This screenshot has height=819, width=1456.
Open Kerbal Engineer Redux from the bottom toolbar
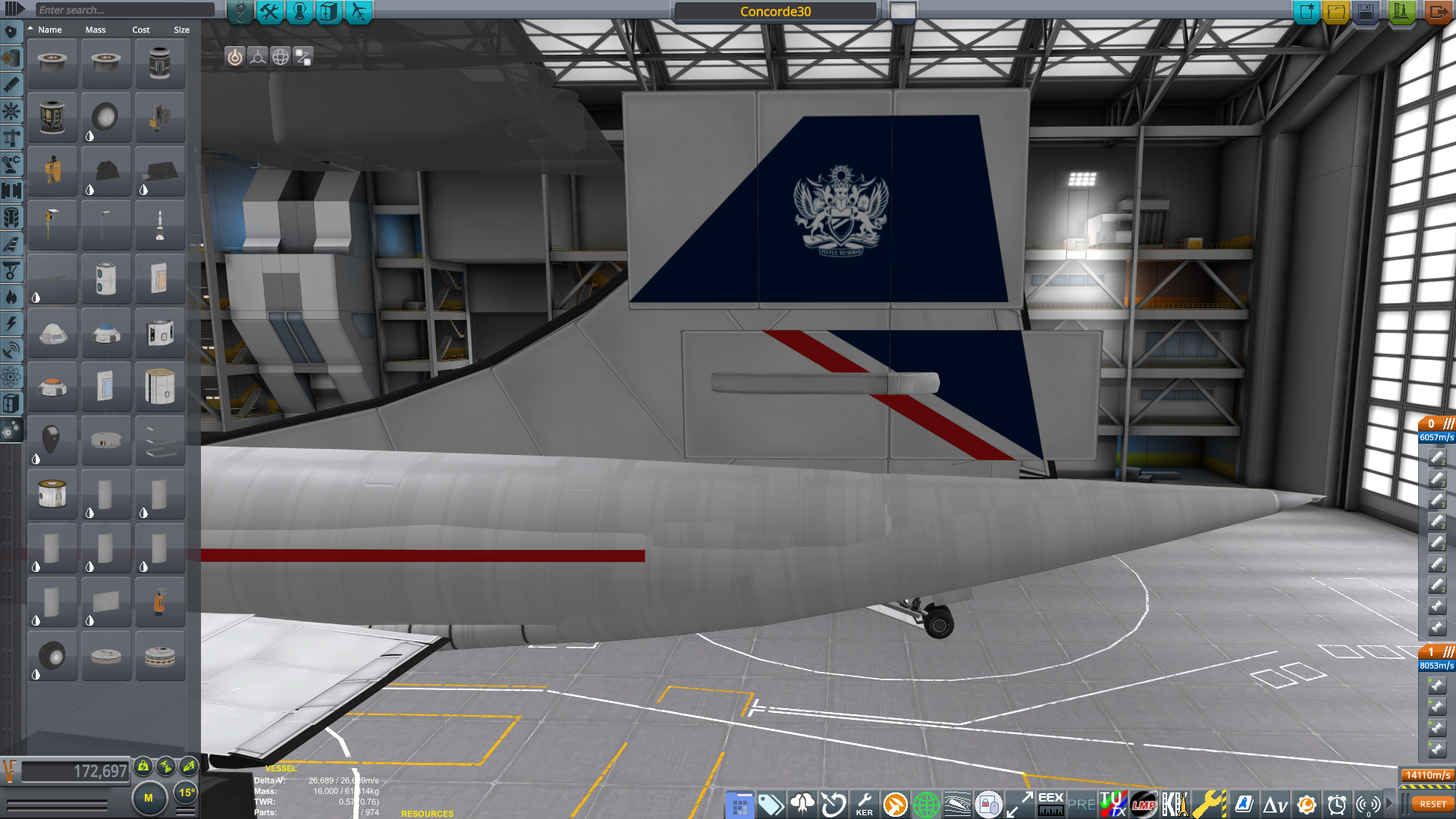[x=864, y=805]
